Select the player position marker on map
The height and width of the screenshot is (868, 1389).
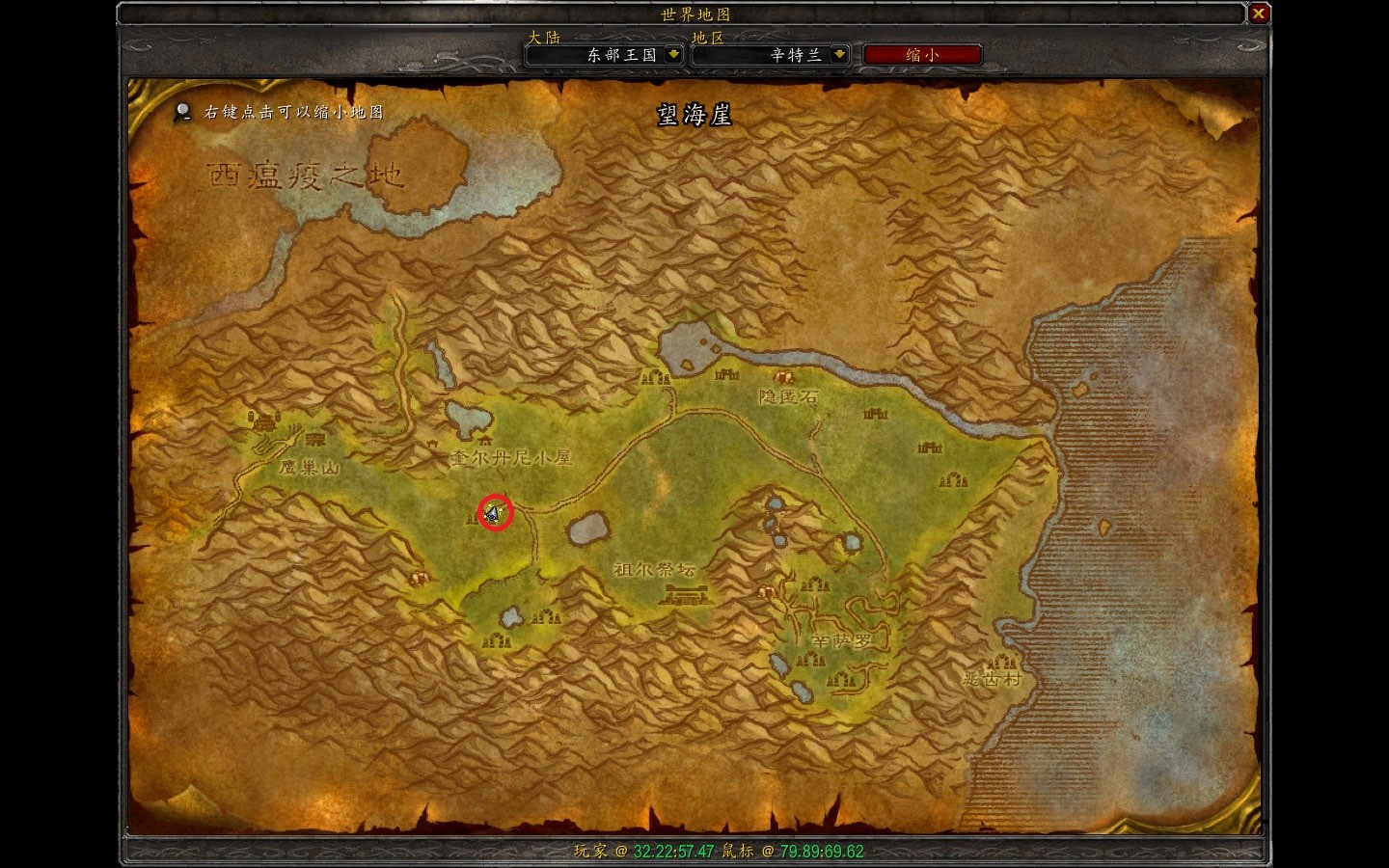point(495,512)
